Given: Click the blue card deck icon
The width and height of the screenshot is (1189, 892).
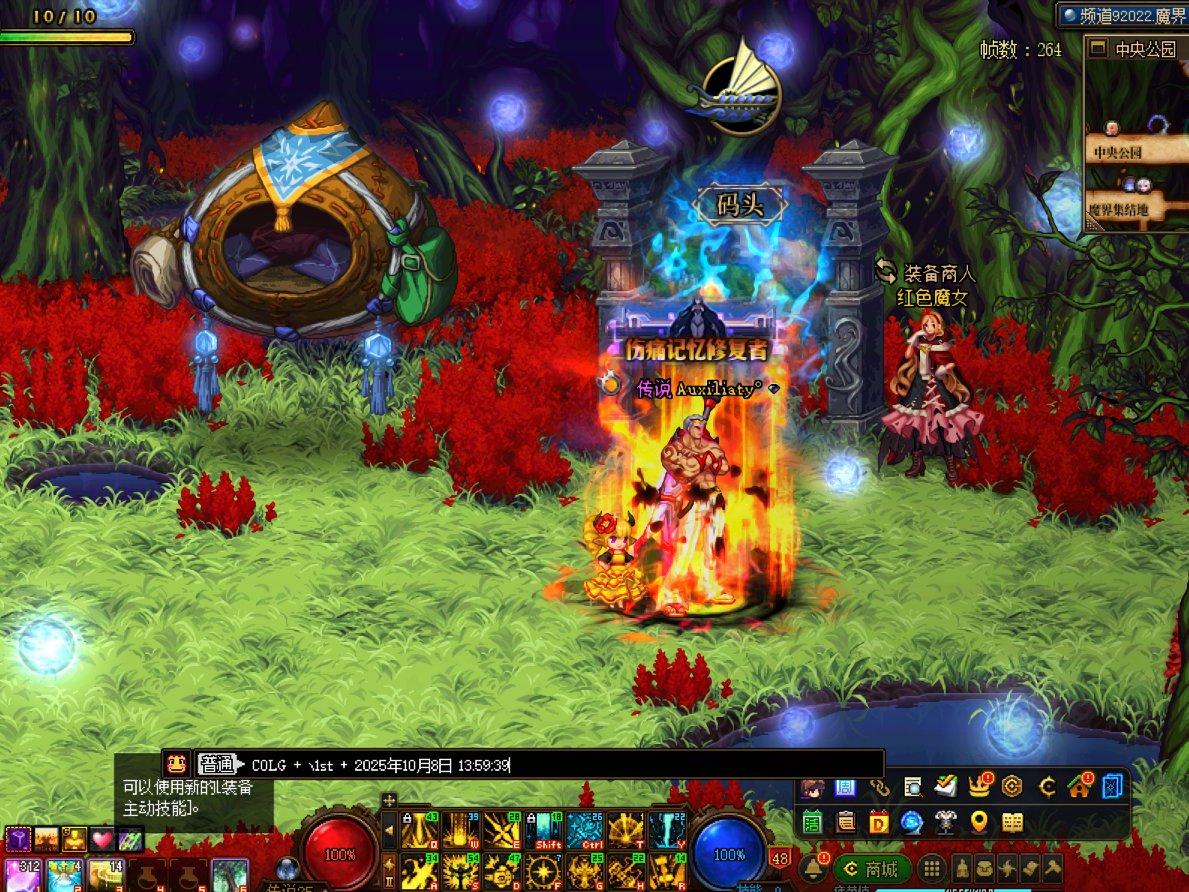Looking at the screenshot, I should (1112, 787).
